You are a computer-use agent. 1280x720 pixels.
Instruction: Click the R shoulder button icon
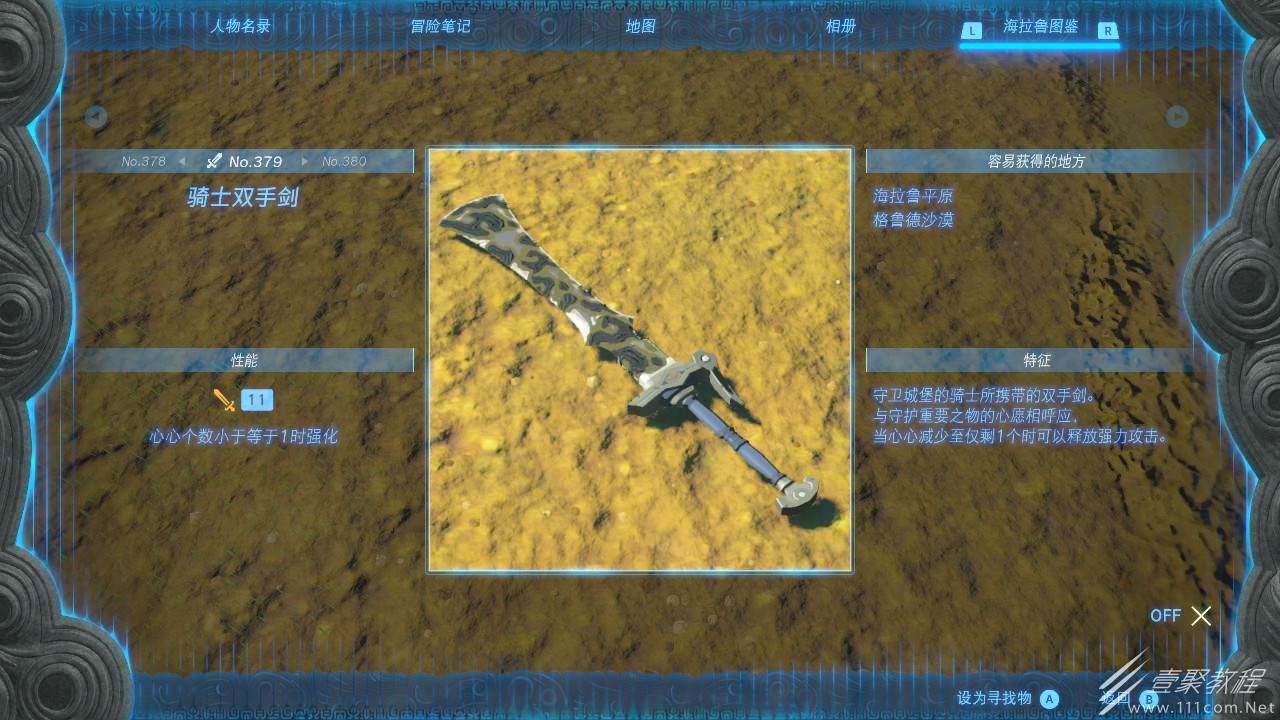pyautogui.click(x=1110, y=31)
